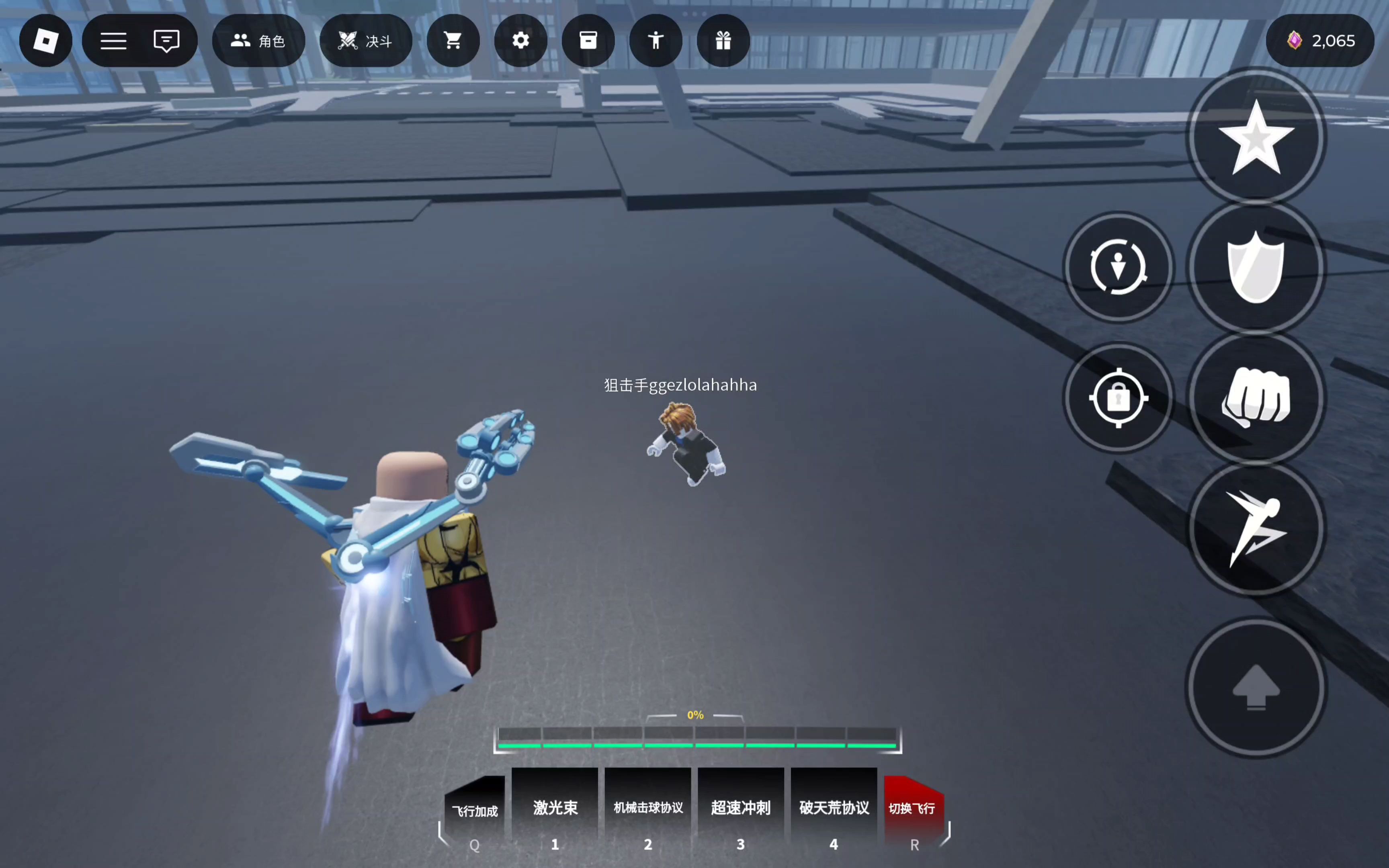Click the gem currency counter
The image size is (1389, 868).
tap(1319, 41)
